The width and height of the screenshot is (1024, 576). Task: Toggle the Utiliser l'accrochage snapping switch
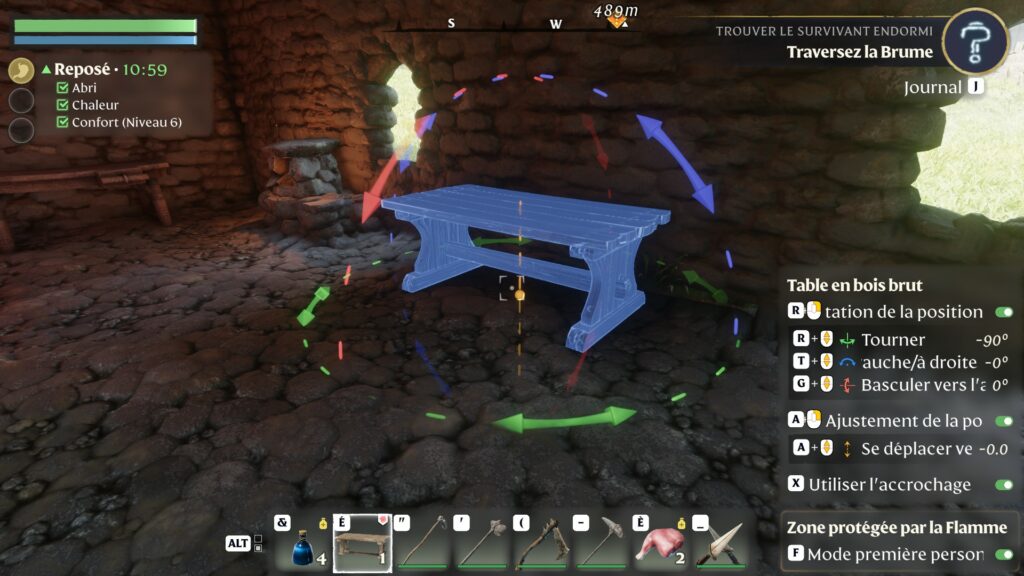click(x=1004, y=484)
